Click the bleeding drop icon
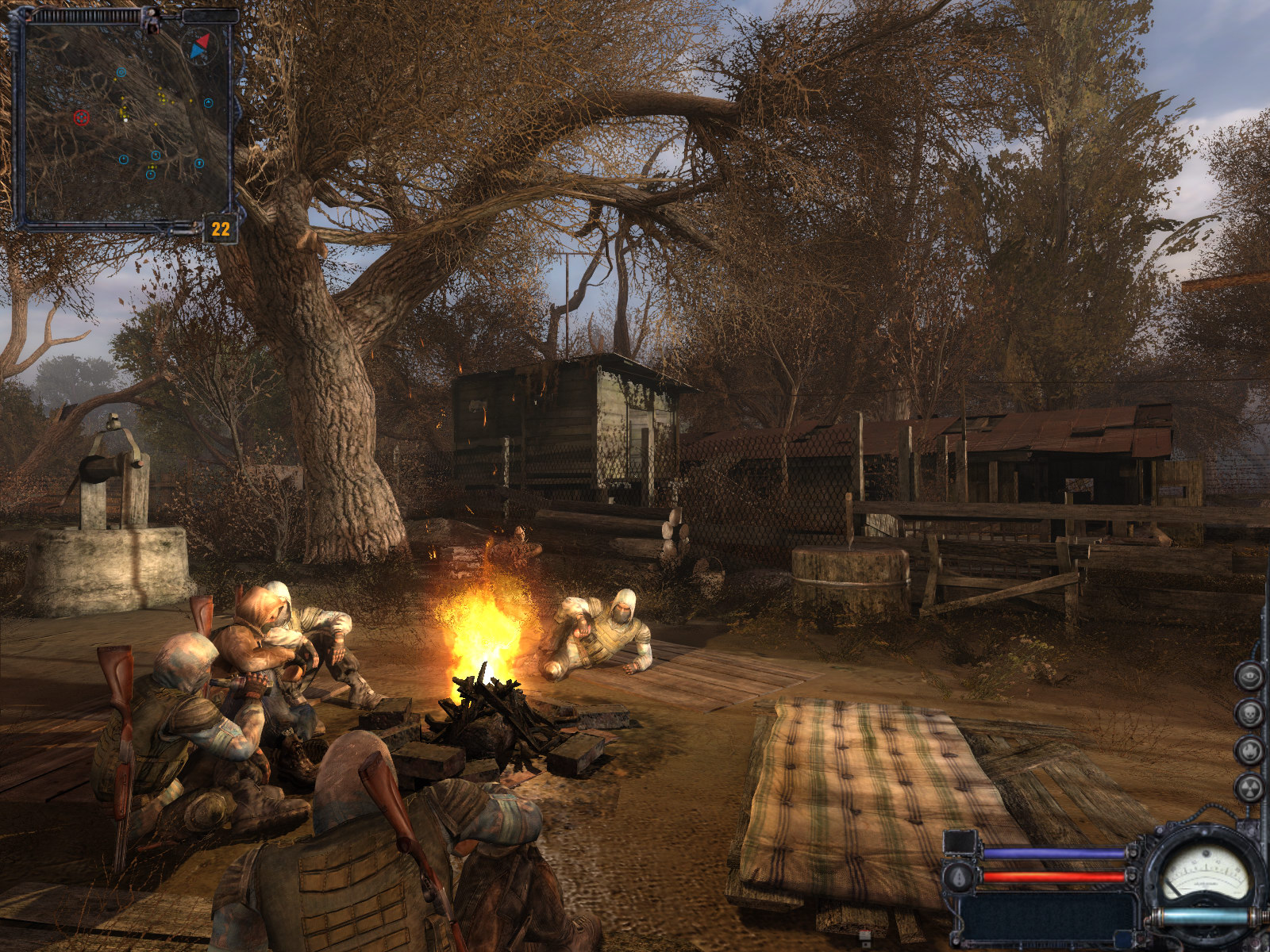This screenshot has height=952, width=1270. [x=959, y=876]
